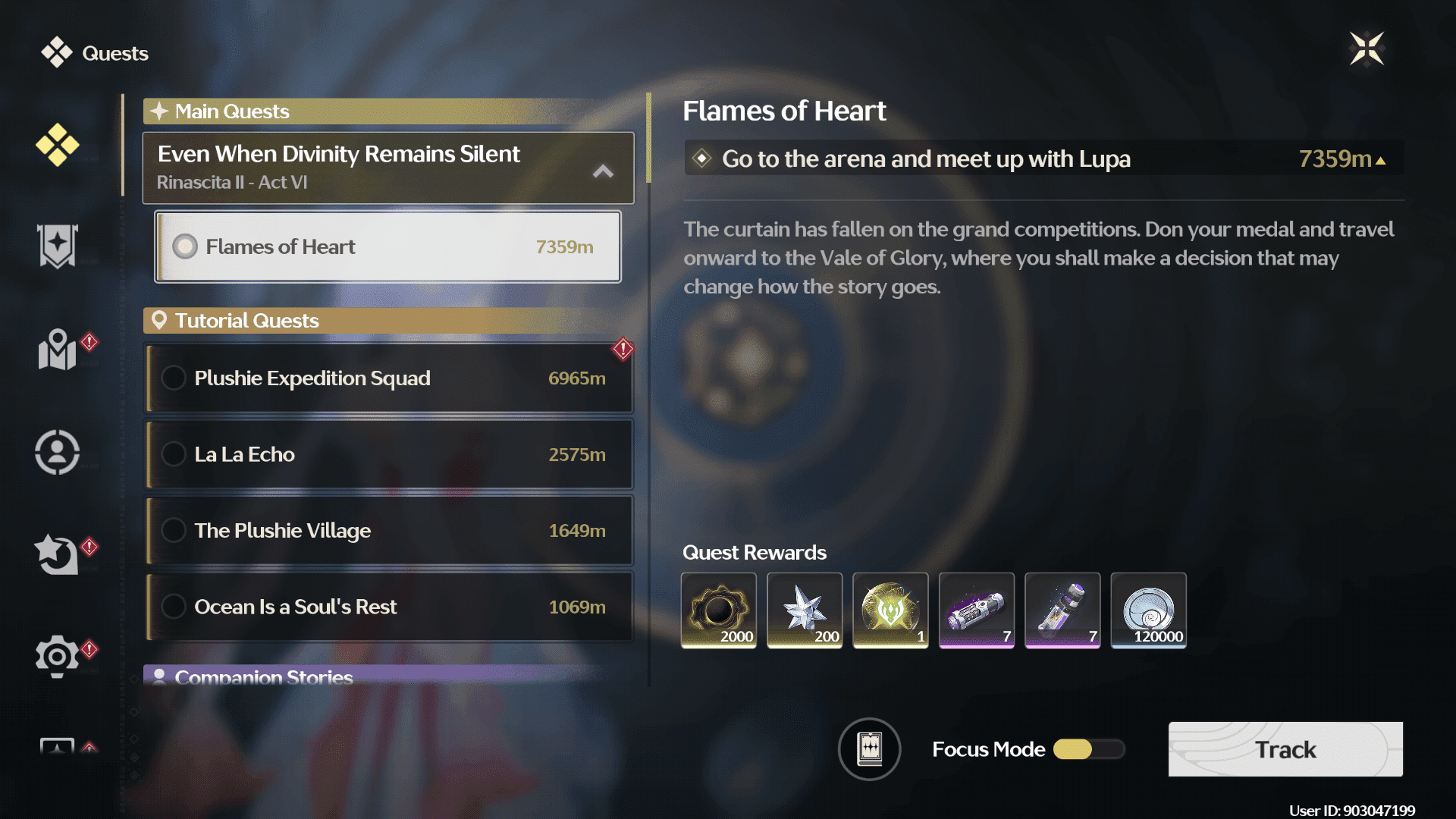This screenshot has height=819, width=1456.
Task: Collapse Even When Divinity Remains Silent quest group
Action: tap(603, 171)
